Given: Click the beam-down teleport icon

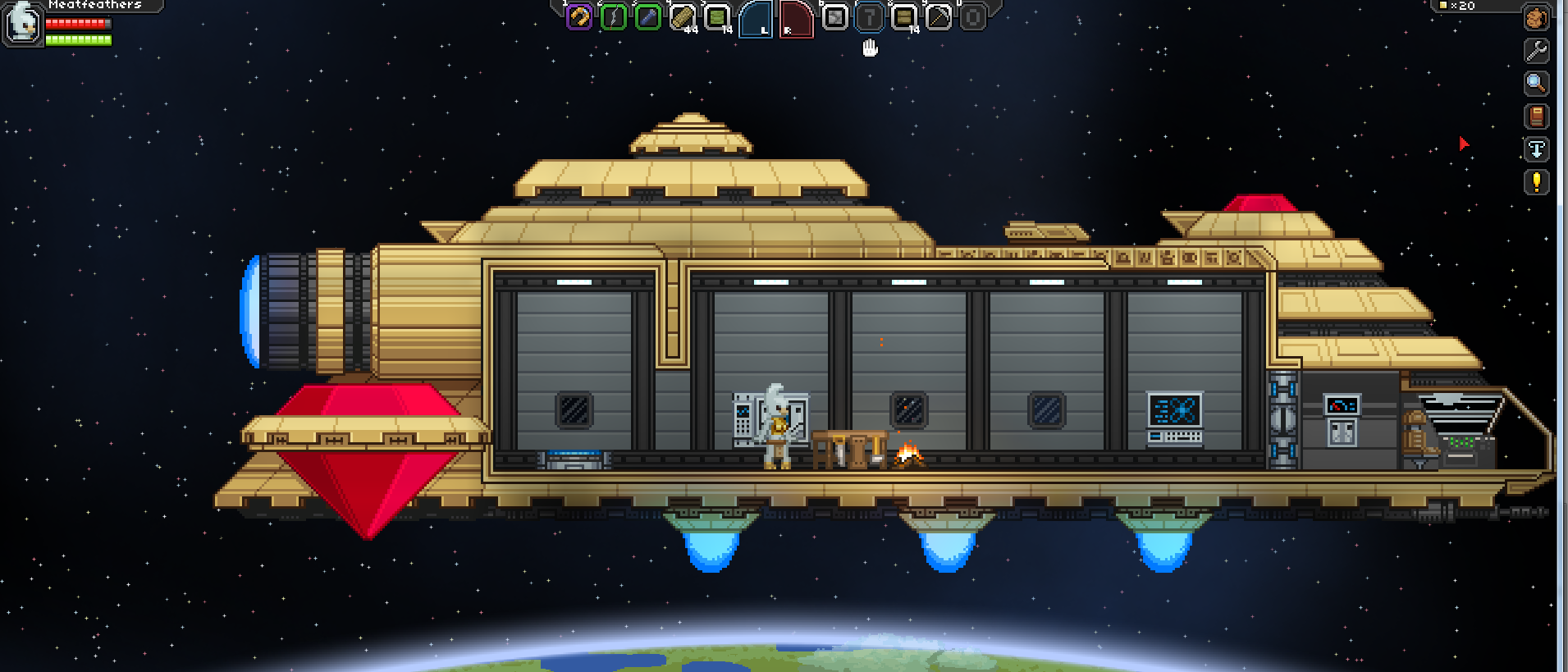Looking at the screenshot, I should pos(1538,150).
